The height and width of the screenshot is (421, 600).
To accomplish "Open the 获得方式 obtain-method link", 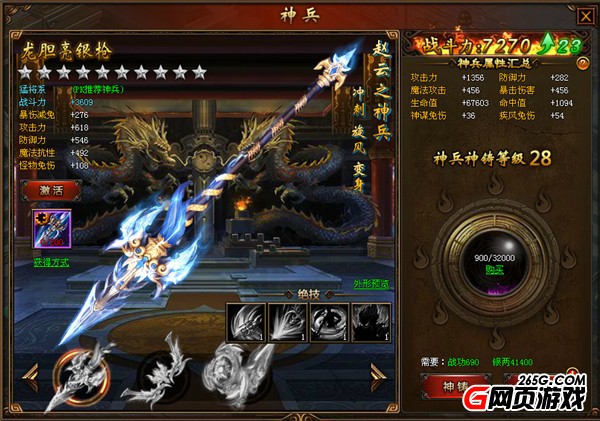I will (51, 263).
